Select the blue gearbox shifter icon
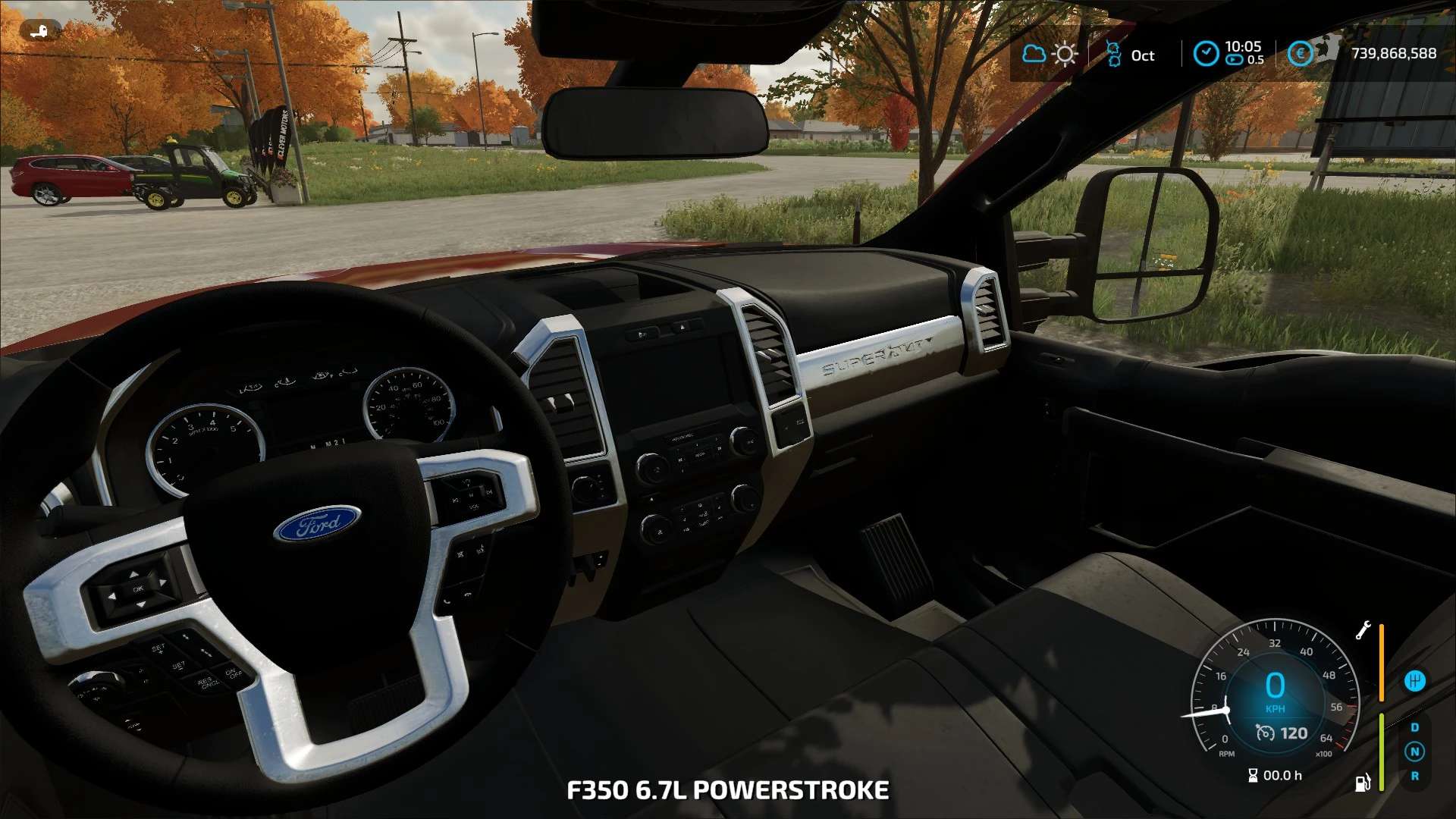This screenshot has width=1456, height=819. (1414, 681)
